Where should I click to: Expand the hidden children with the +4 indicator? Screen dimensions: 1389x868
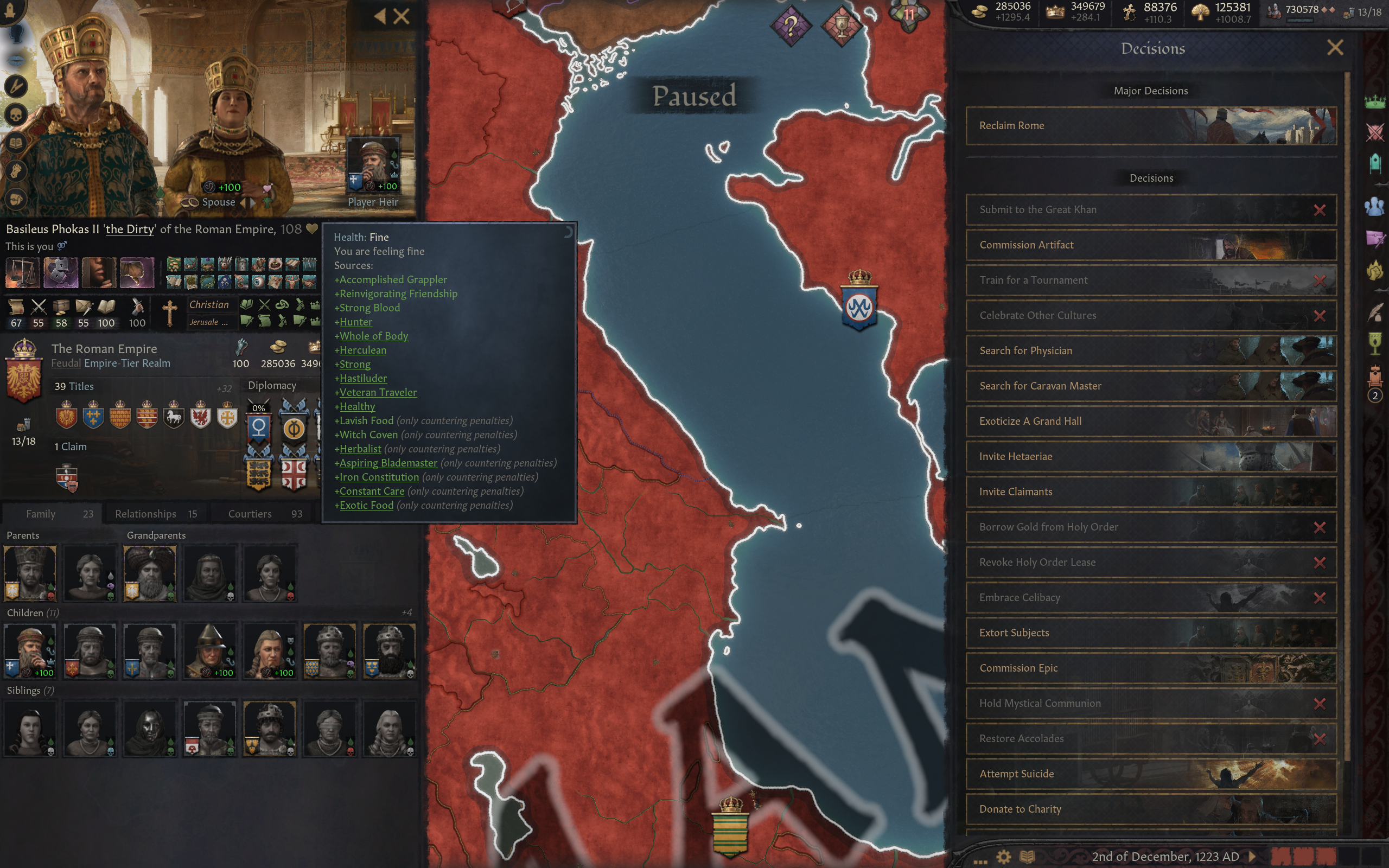406,612
